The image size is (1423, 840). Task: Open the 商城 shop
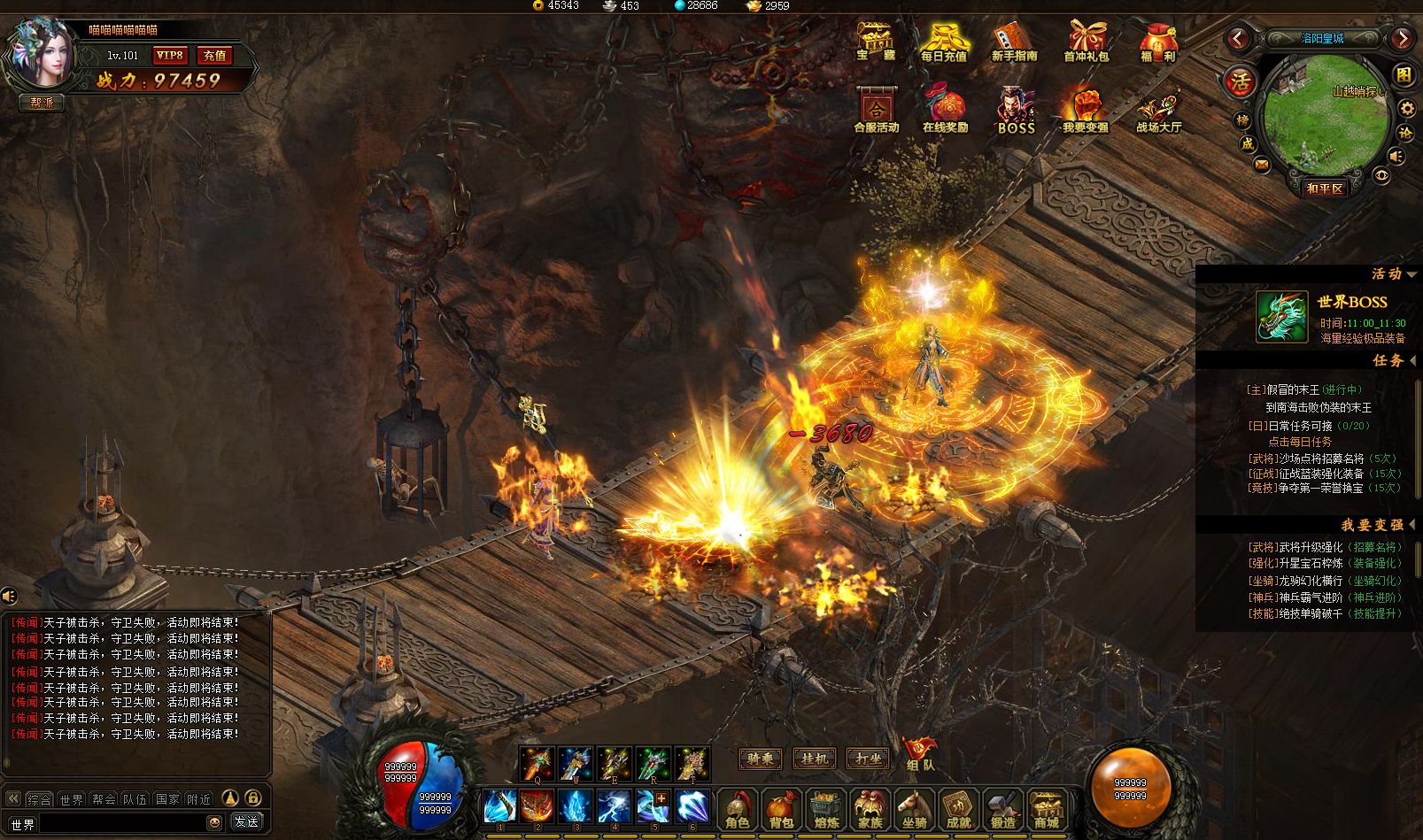point(1047,810)
